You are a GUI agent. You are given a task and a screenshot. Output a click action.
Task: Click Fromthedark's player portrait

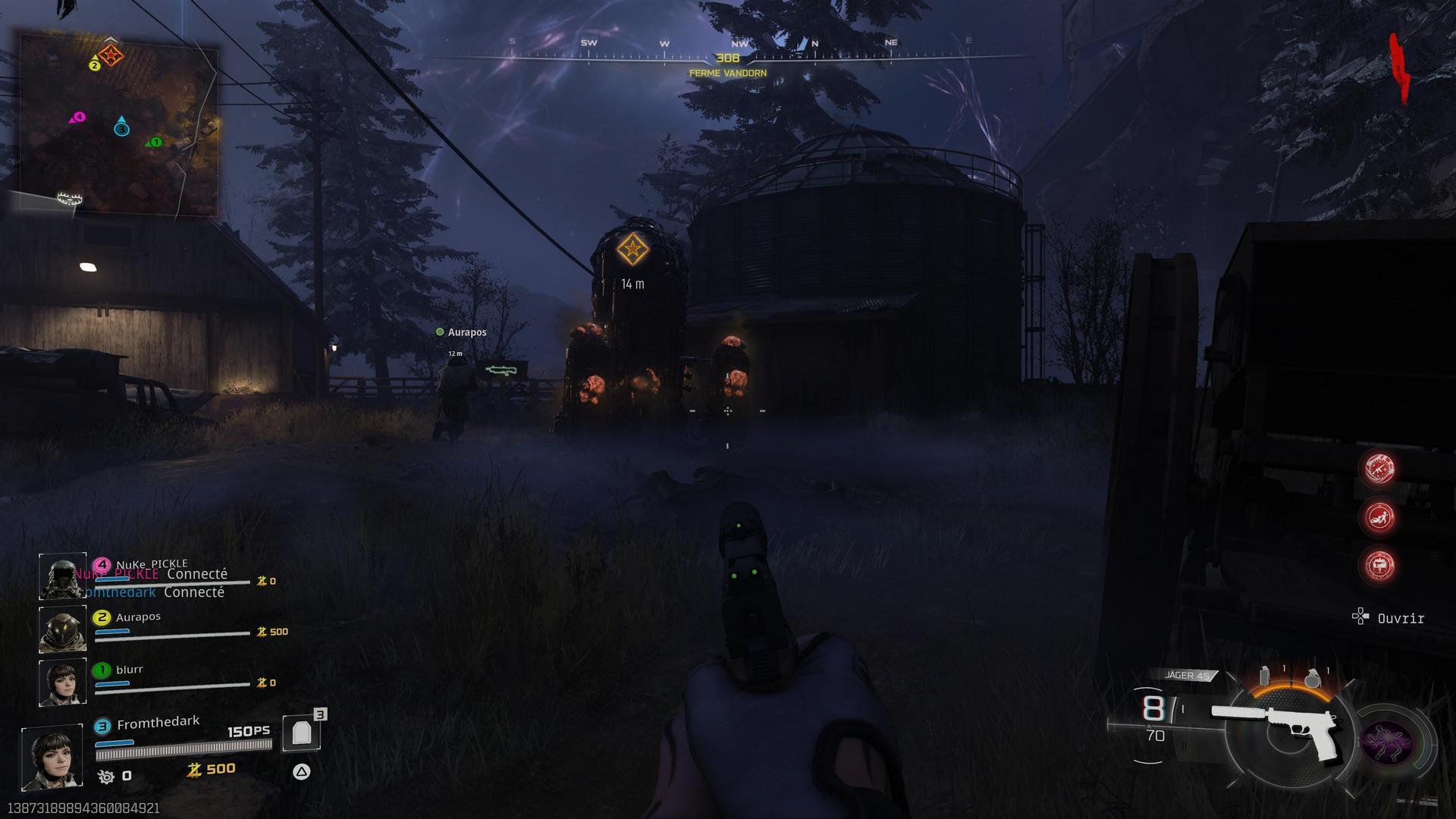tap(52, 757)
